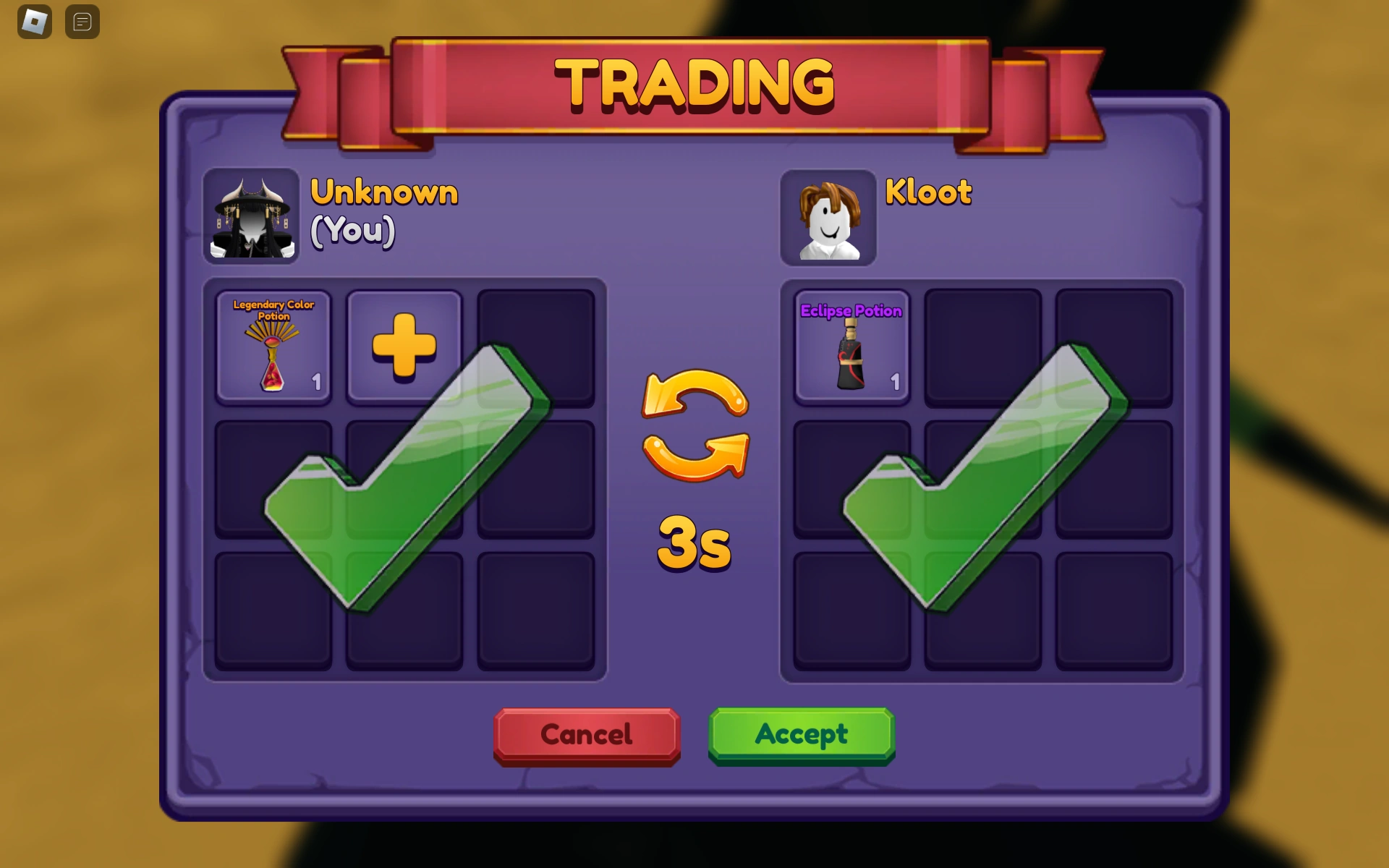Click your avatar portrait labeled Unknown
The image size is (1389, 868).
250,216
